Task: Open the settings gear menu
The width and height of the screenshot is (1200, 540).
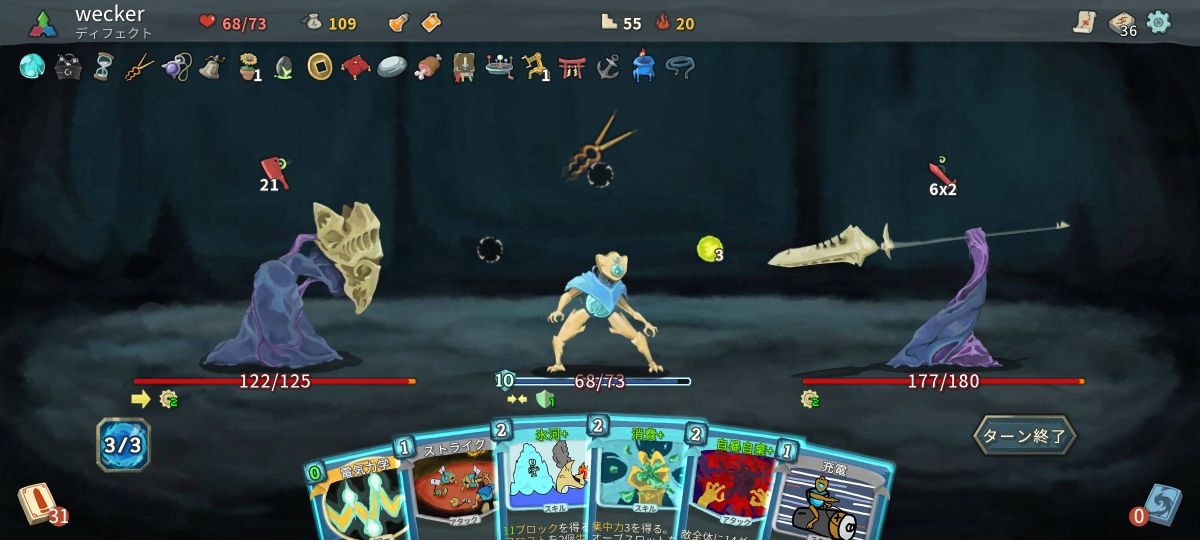Action: pos(1158,22)
